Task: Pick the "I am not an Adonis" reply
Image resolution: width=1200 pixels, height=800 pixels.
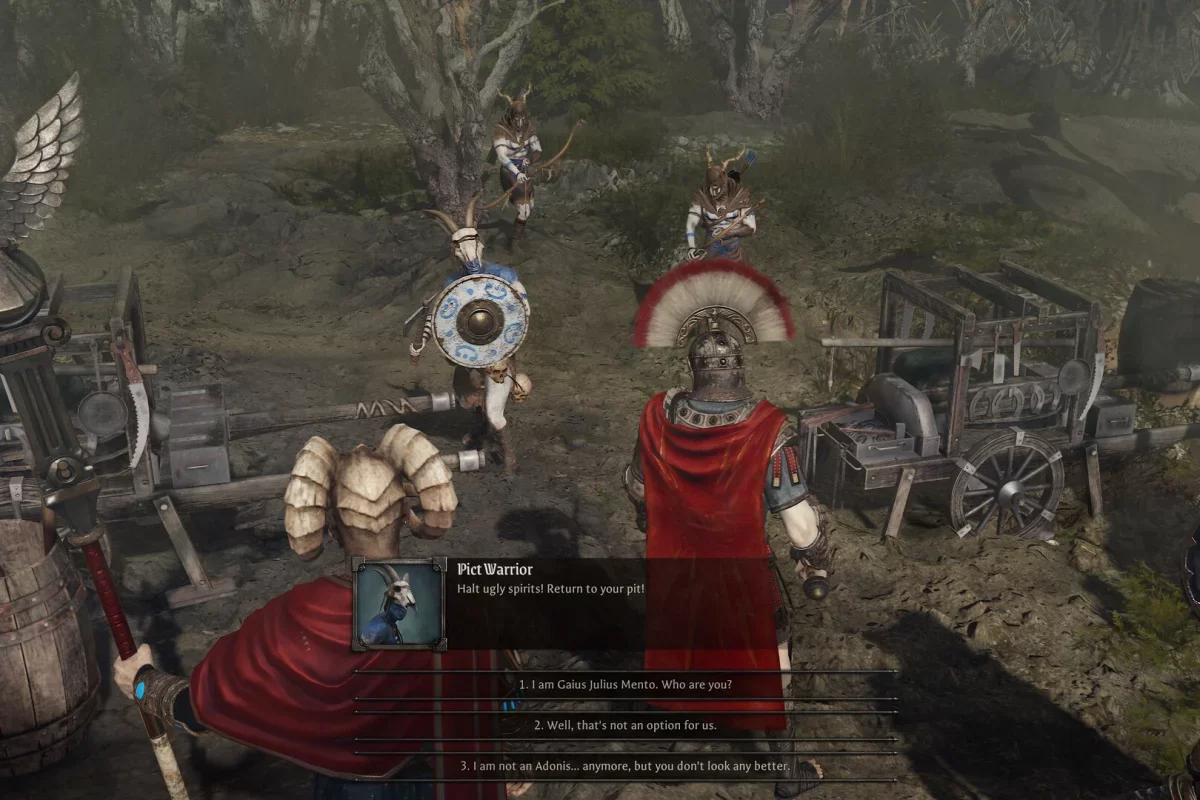Action: tap(625, 766)
